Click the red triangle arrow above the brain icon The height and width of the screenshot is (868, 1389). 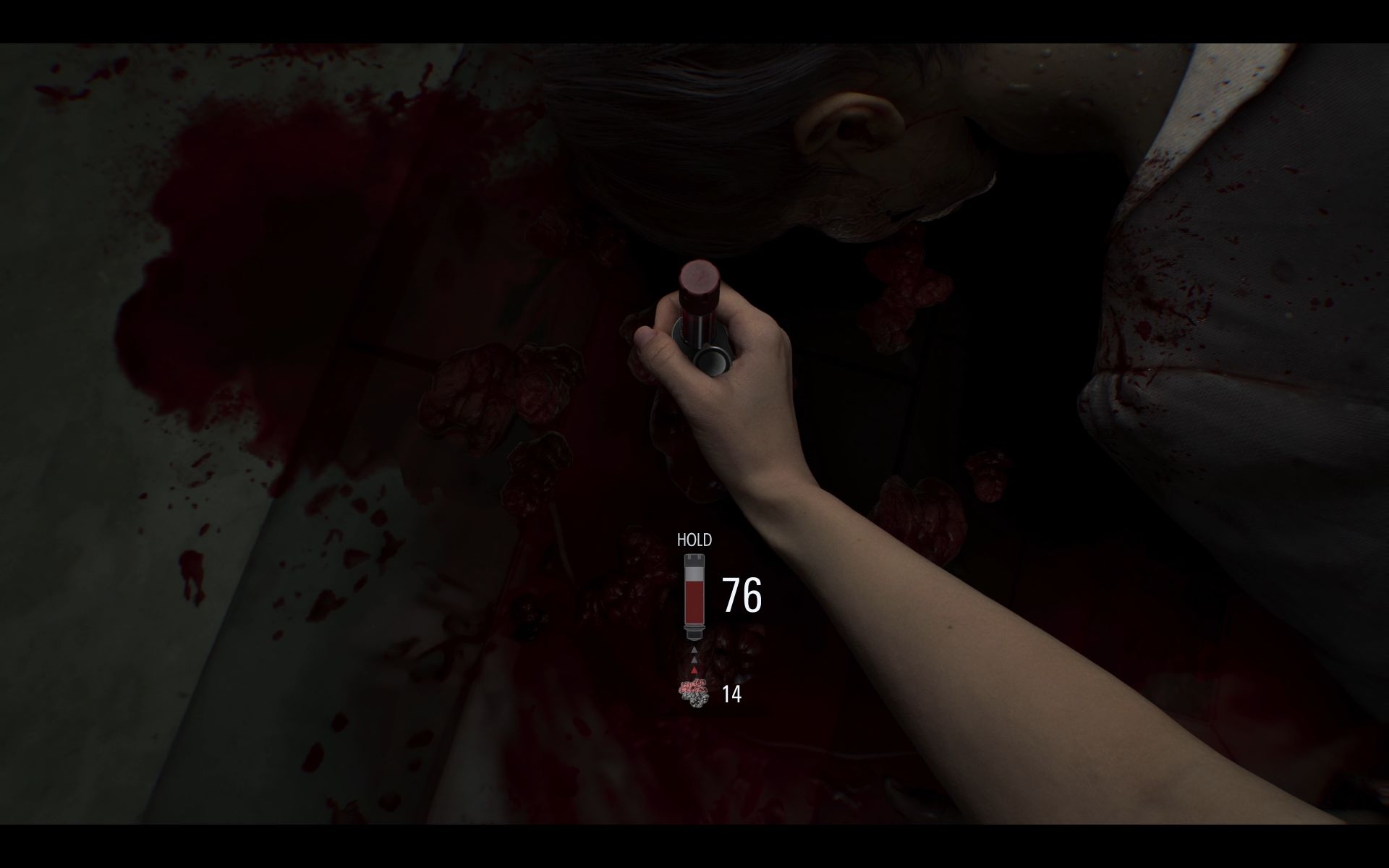pyautogui.click(x=693, y=669)
